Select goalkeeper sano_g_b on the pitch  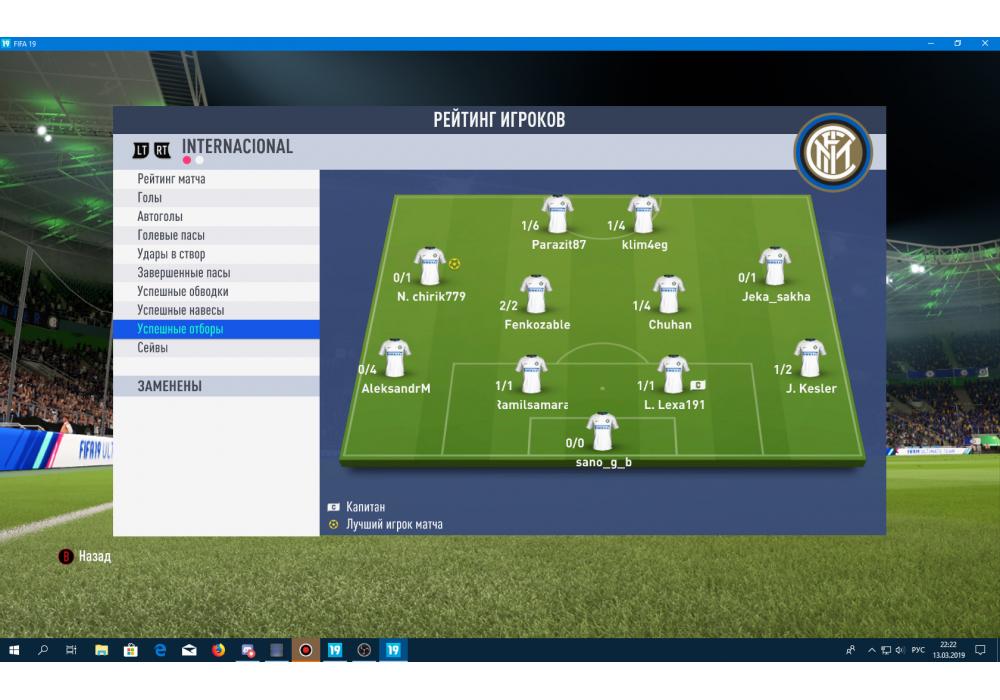(x=603, y=433)
